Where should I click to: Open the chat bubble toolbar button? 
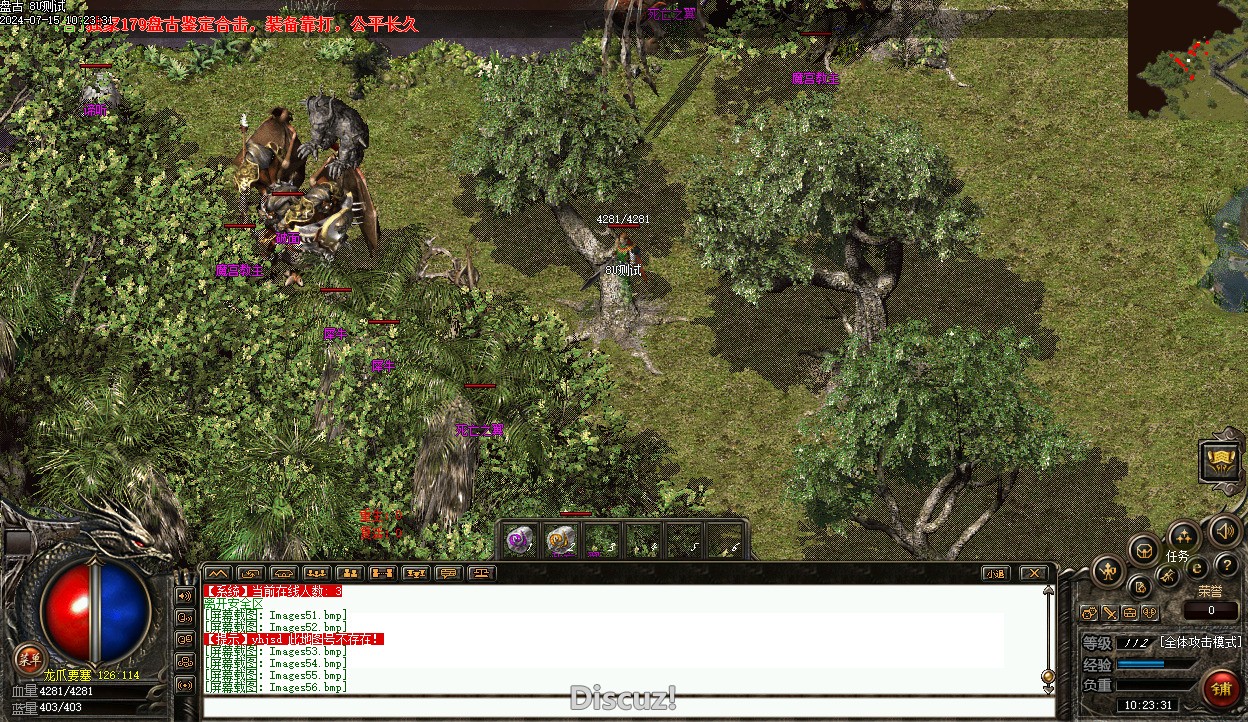coord(448,574)
